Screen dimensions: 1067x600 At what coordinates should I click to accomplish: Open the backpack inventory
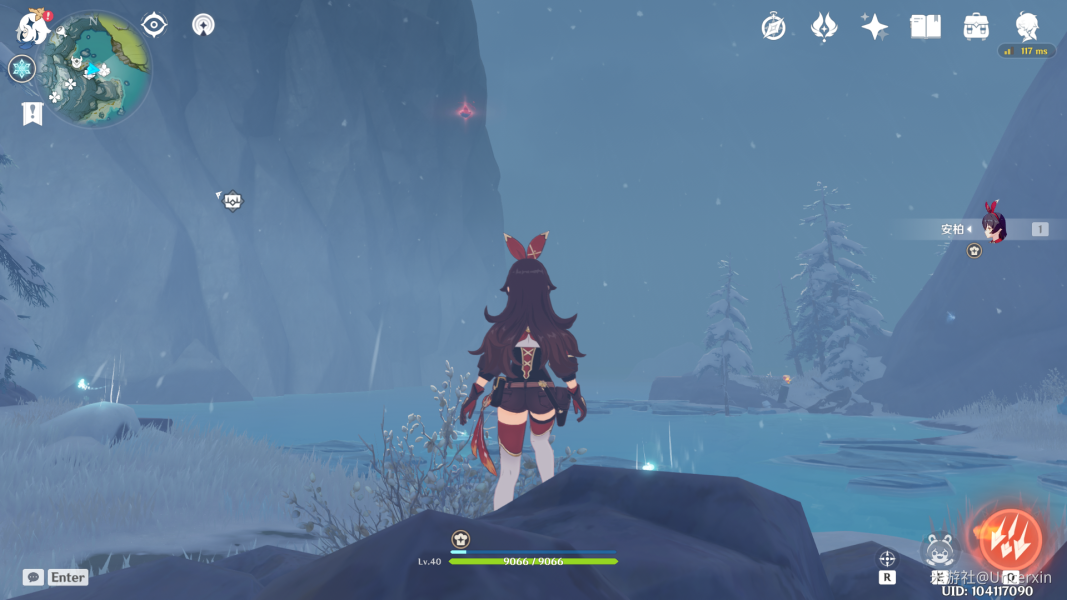[976, 27]
